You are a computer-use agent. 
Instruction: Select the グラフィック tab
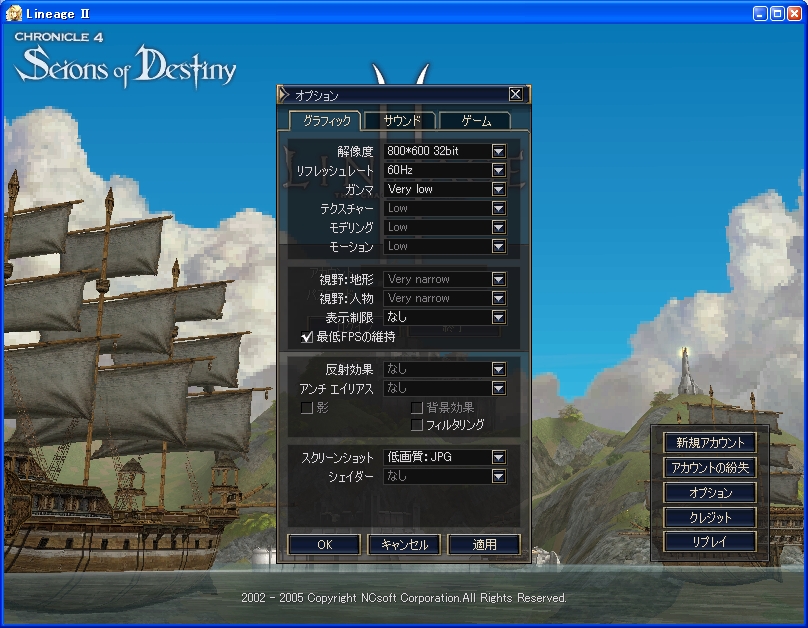coord(326,120)
